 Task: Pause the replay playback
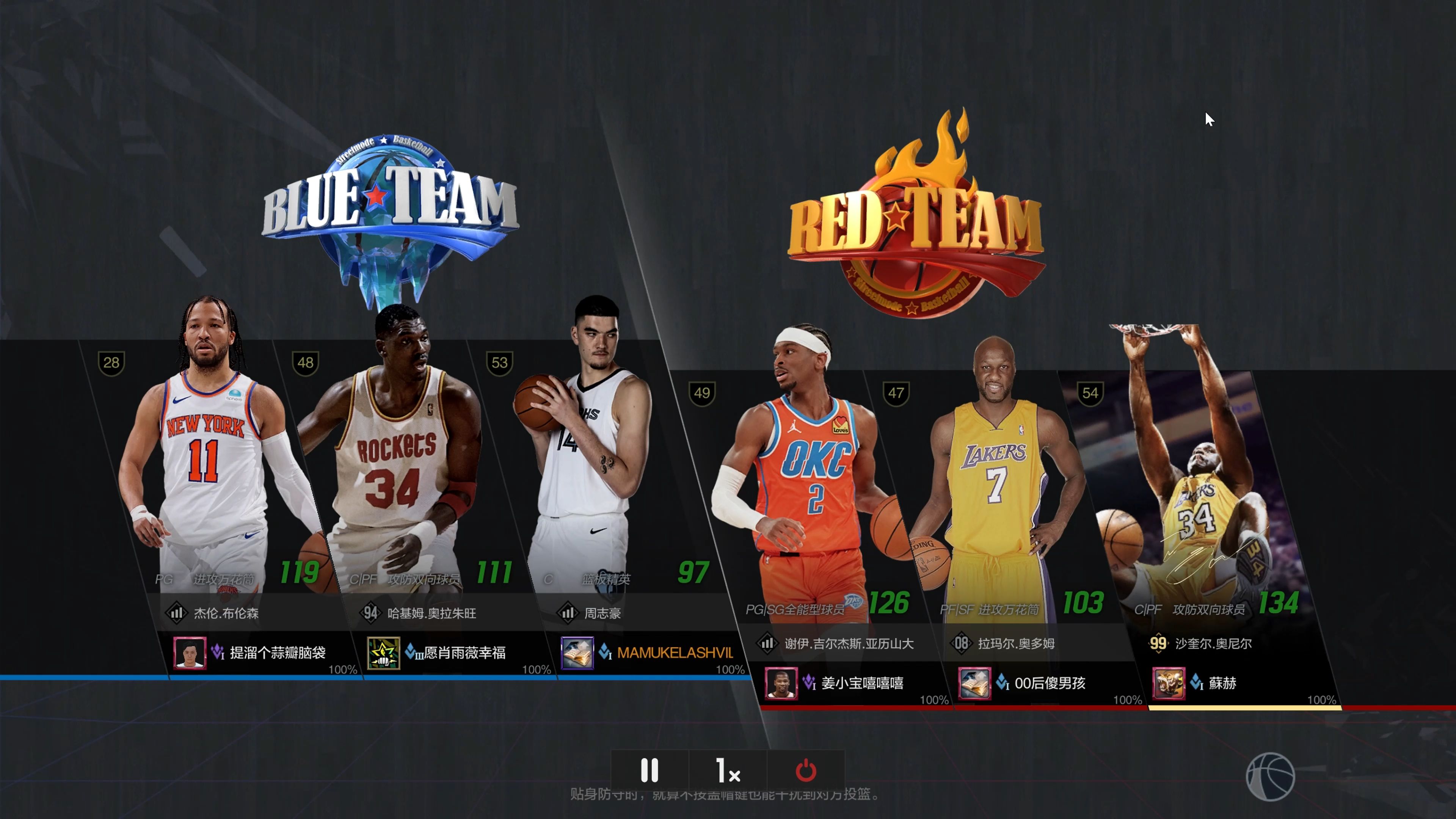(x=650, y=770)
